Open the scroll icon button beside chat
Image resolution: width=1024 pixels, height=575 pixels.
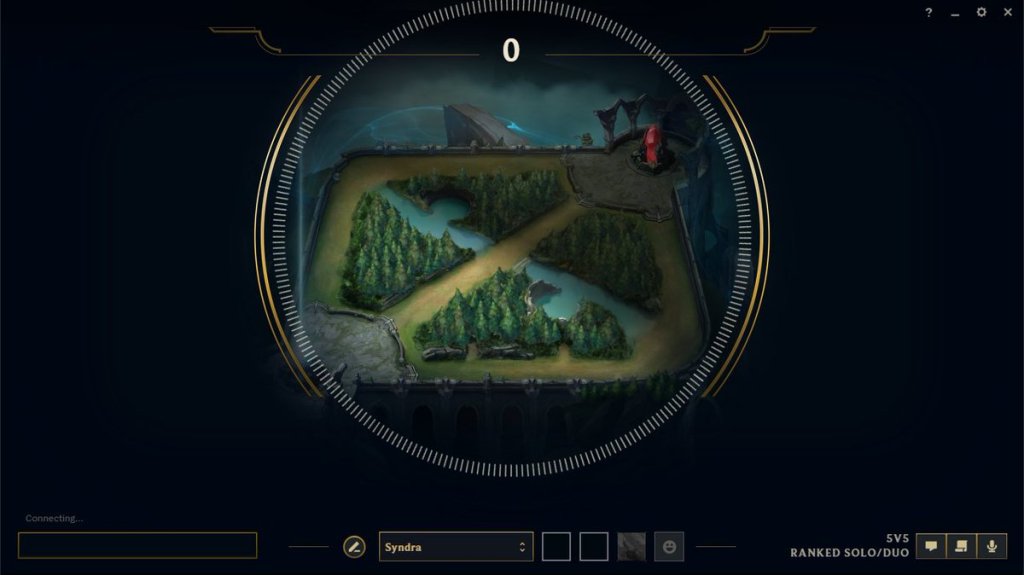[x=961, y=546]
